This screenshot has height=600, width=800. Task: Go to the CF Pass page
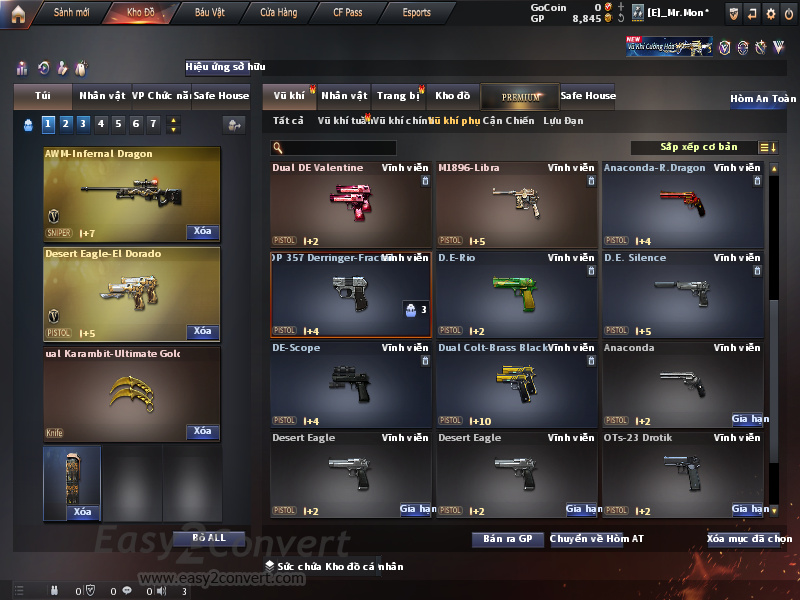coord(349,13)
